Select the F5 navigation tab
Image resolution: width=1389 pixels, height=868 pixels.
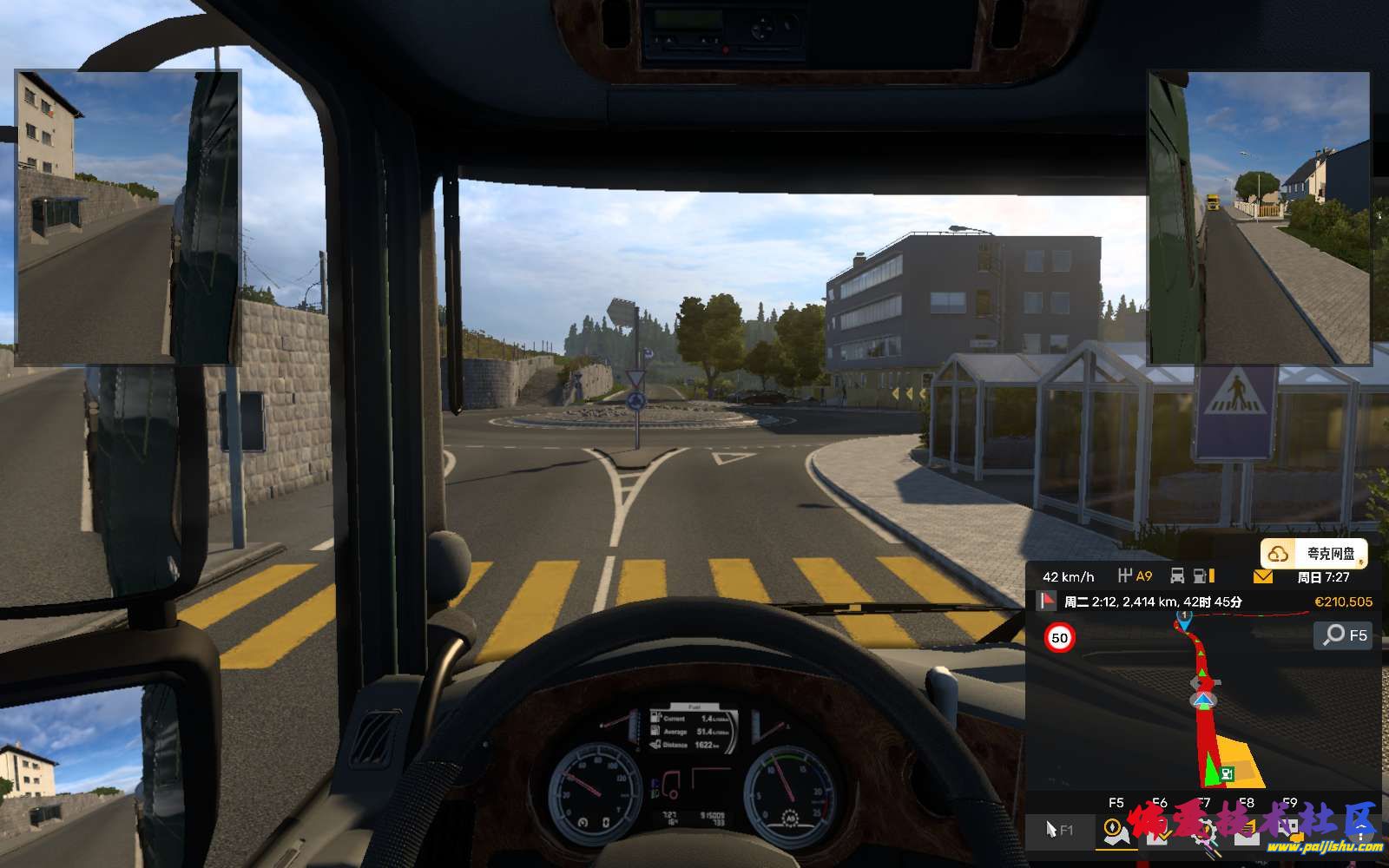[1116, 830]
